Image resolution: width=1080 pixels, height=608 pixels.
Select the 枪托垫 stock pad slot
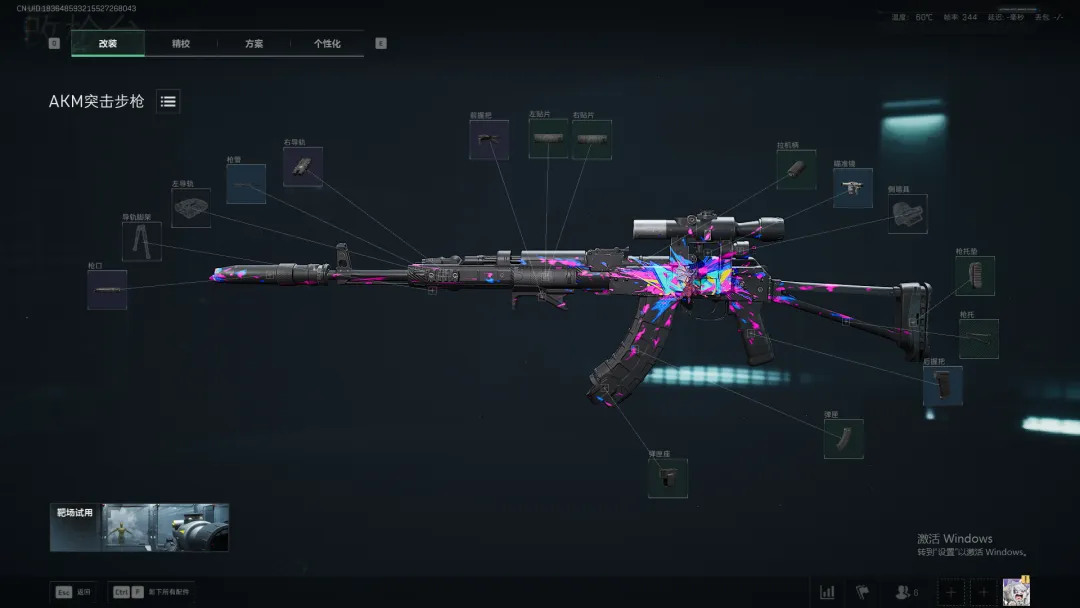click(974, 275)
